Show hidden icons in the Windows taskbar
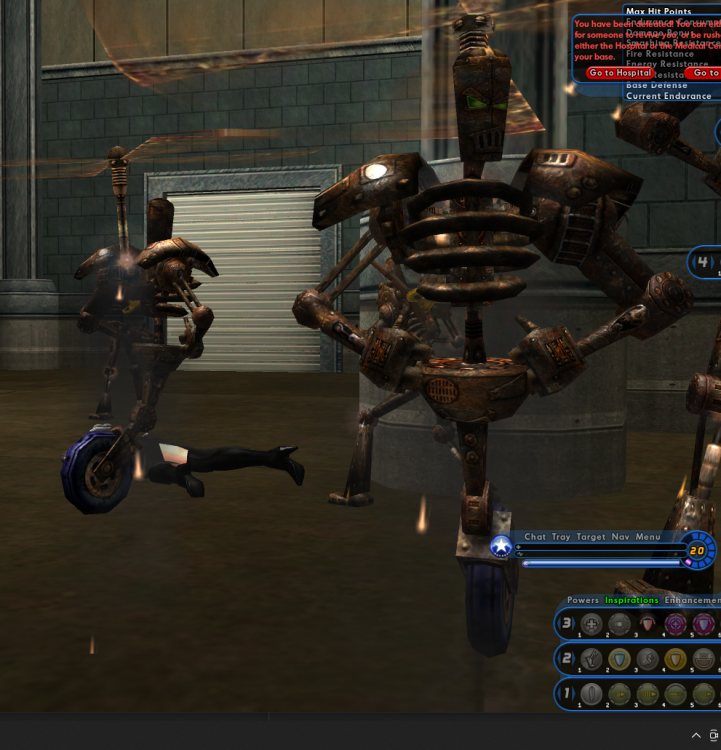The image size is (721, 750). [x=697, y=735]
